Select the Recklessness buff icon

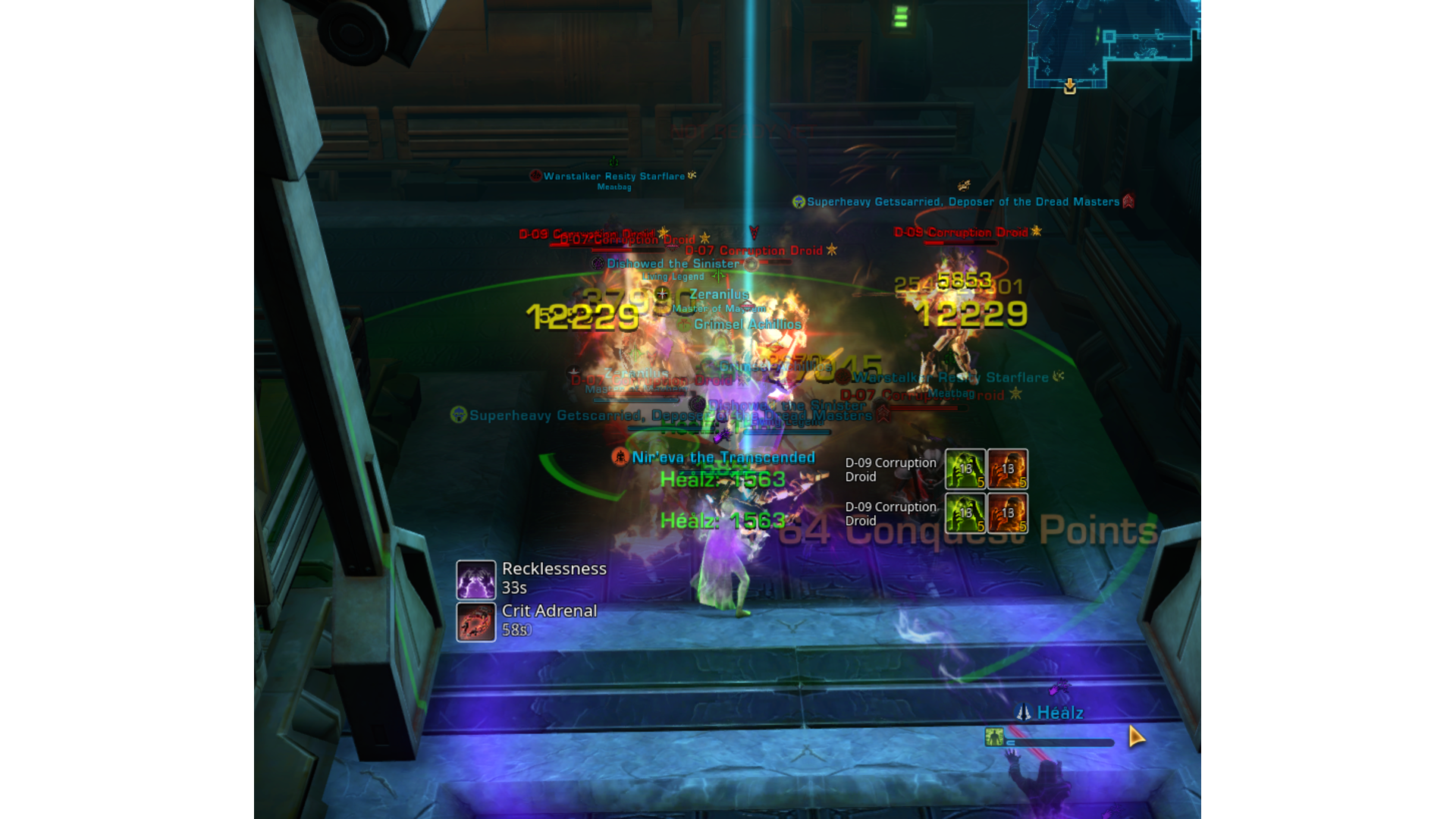point(475,580)
